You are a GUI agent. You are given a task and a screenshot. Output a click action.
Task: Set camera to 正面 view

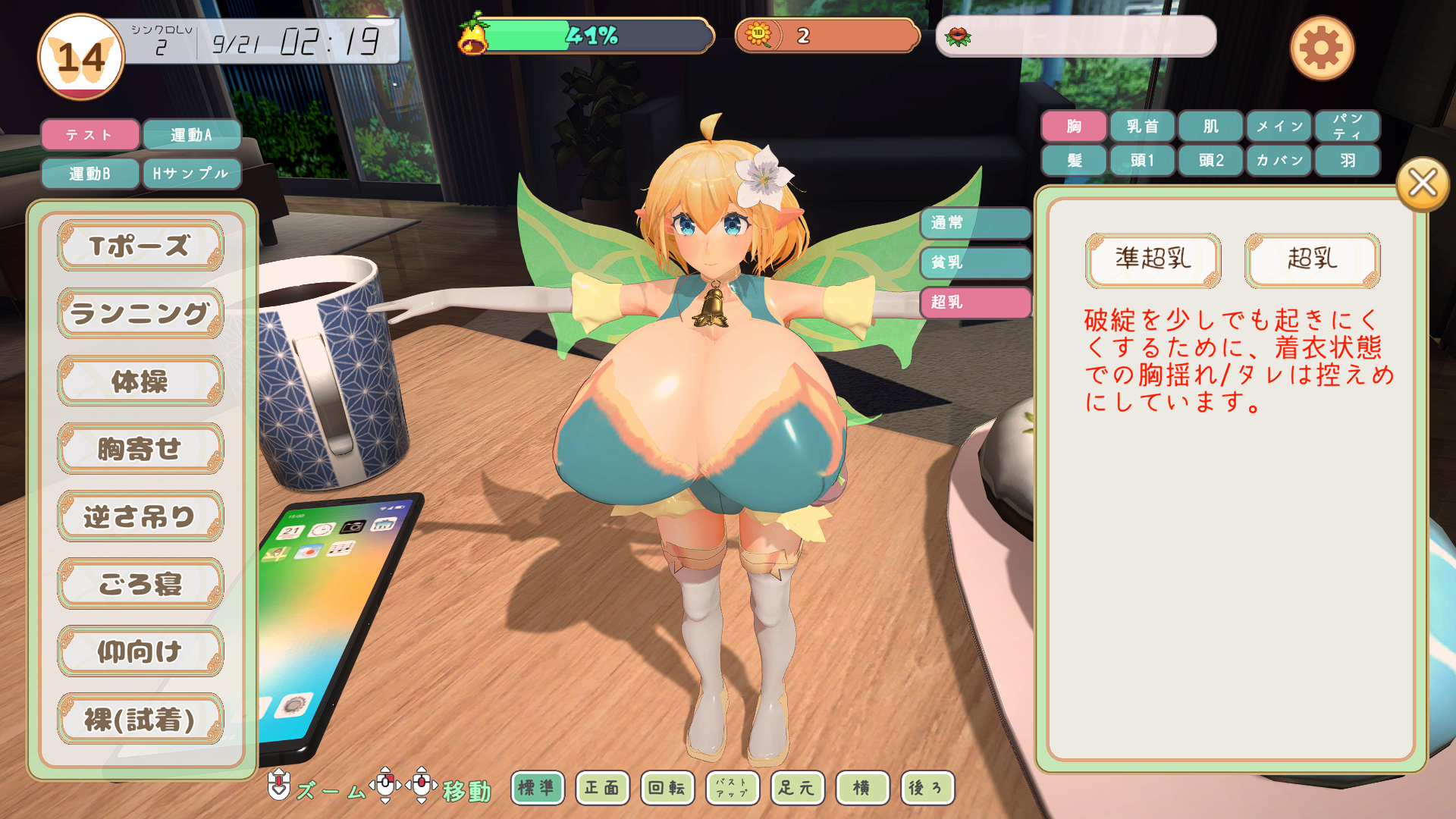click(x=602, y=788)
